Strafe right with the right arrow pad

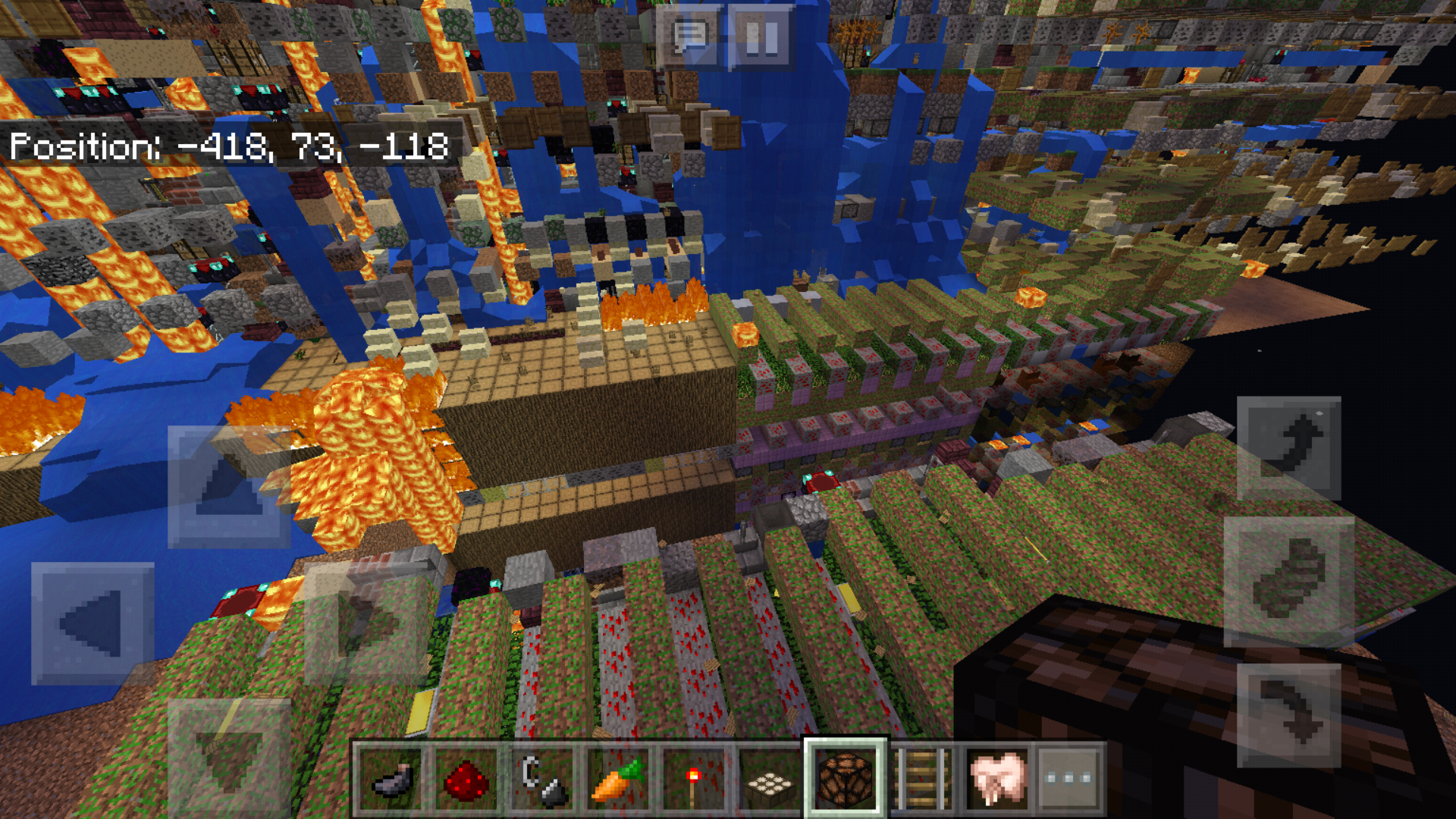click(366, 623)
